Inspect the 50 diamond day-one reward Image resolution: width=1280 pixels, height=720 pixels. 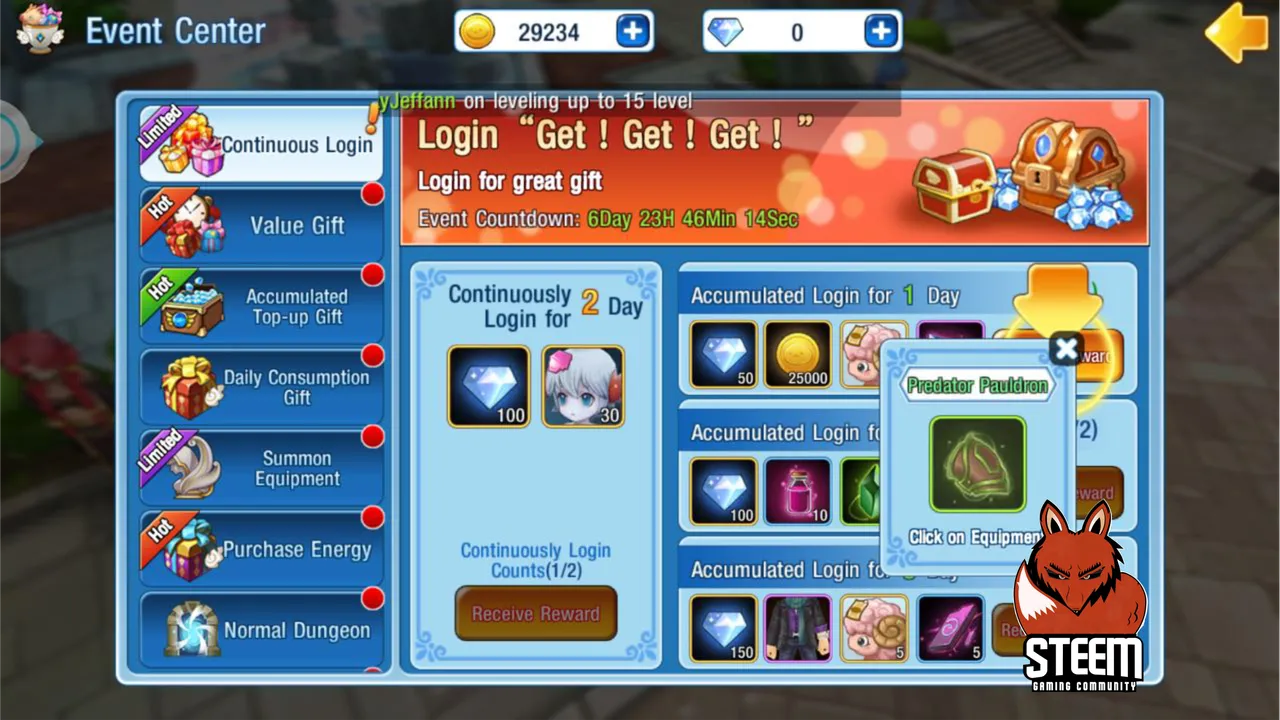coord(724,354)
